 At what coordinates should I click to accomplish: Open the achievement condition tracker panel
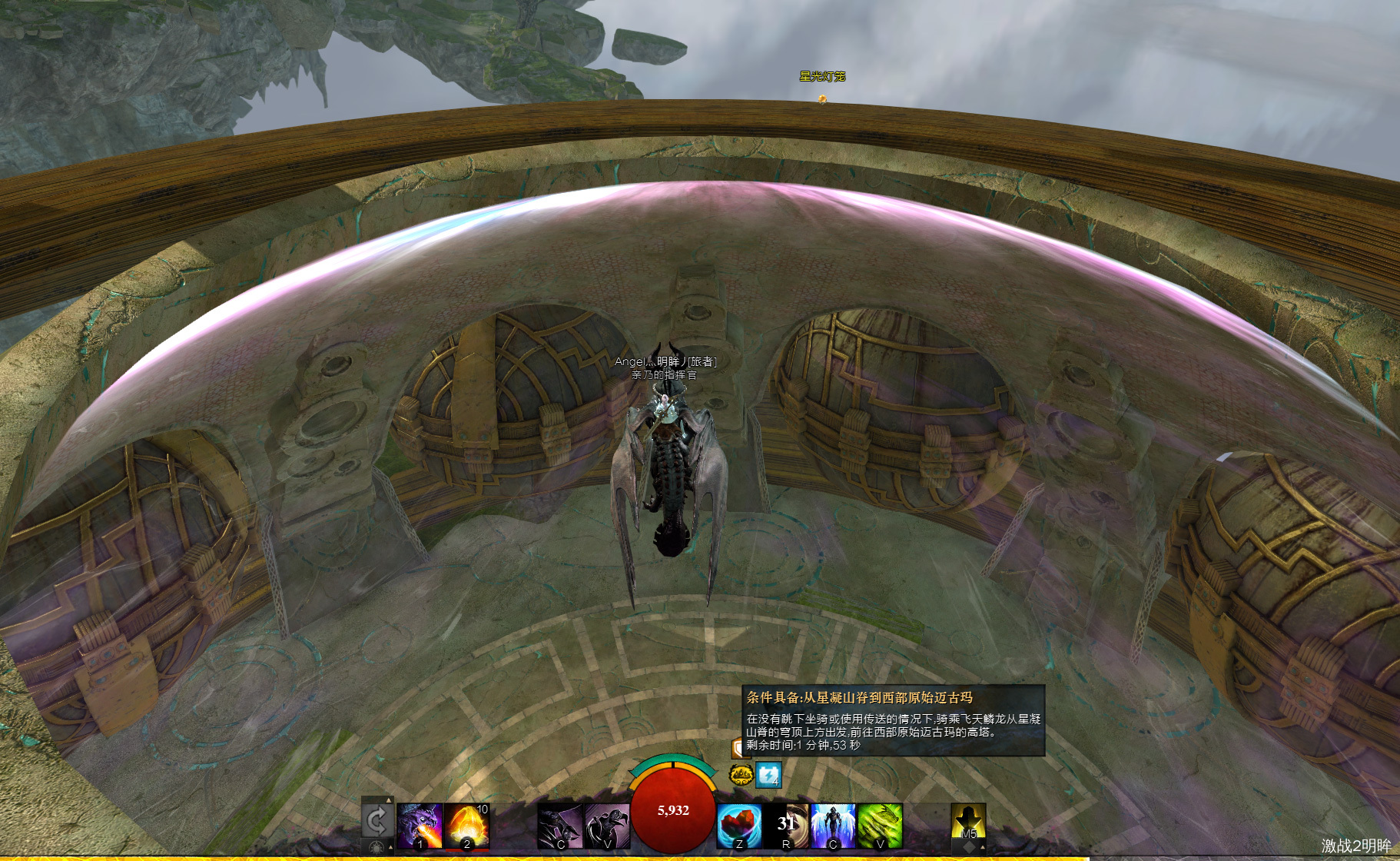(893, 720)
